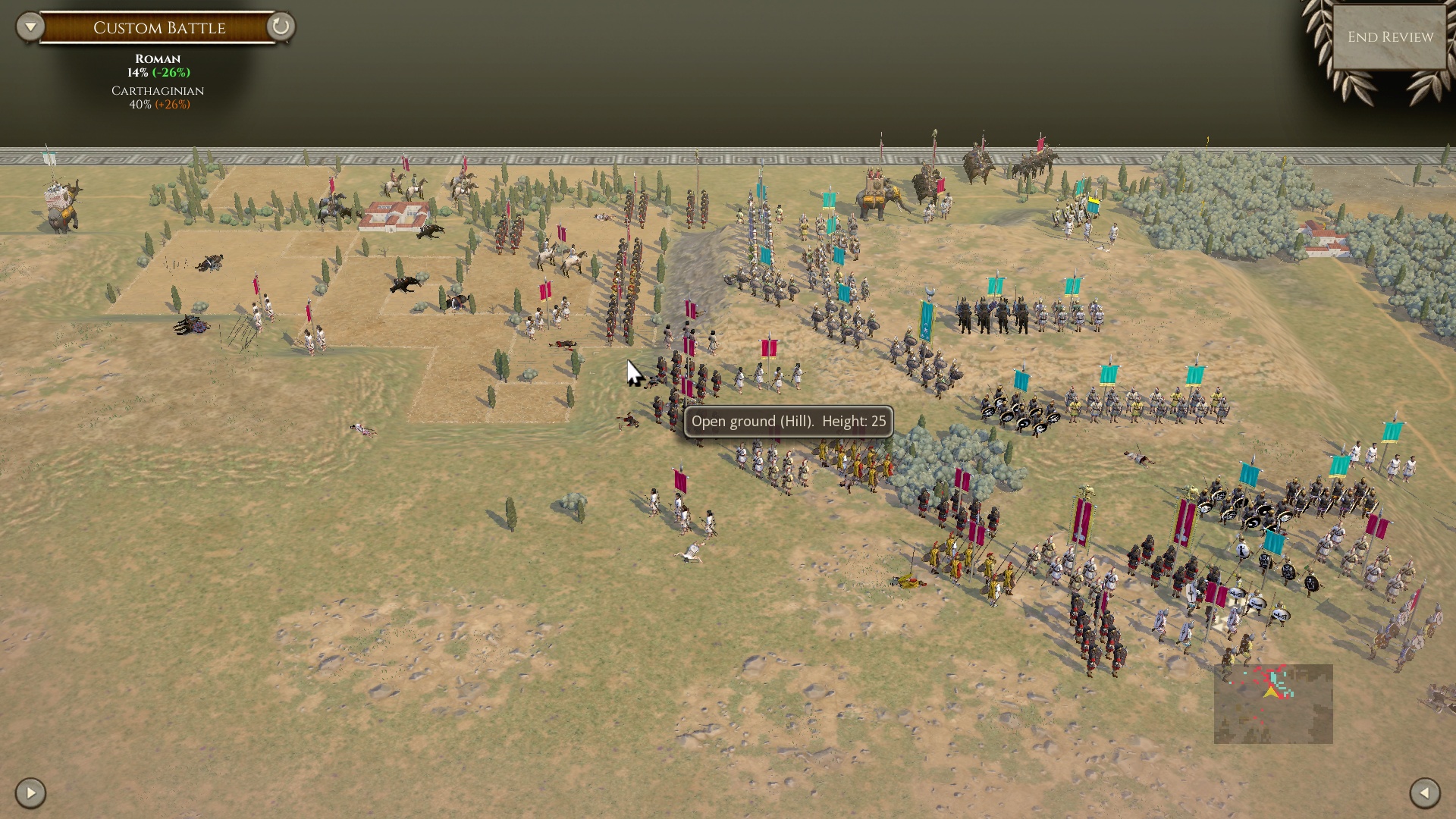Click the End Review button
Viewport: 1456px width, 819px height.
(x=1389, y=35)
